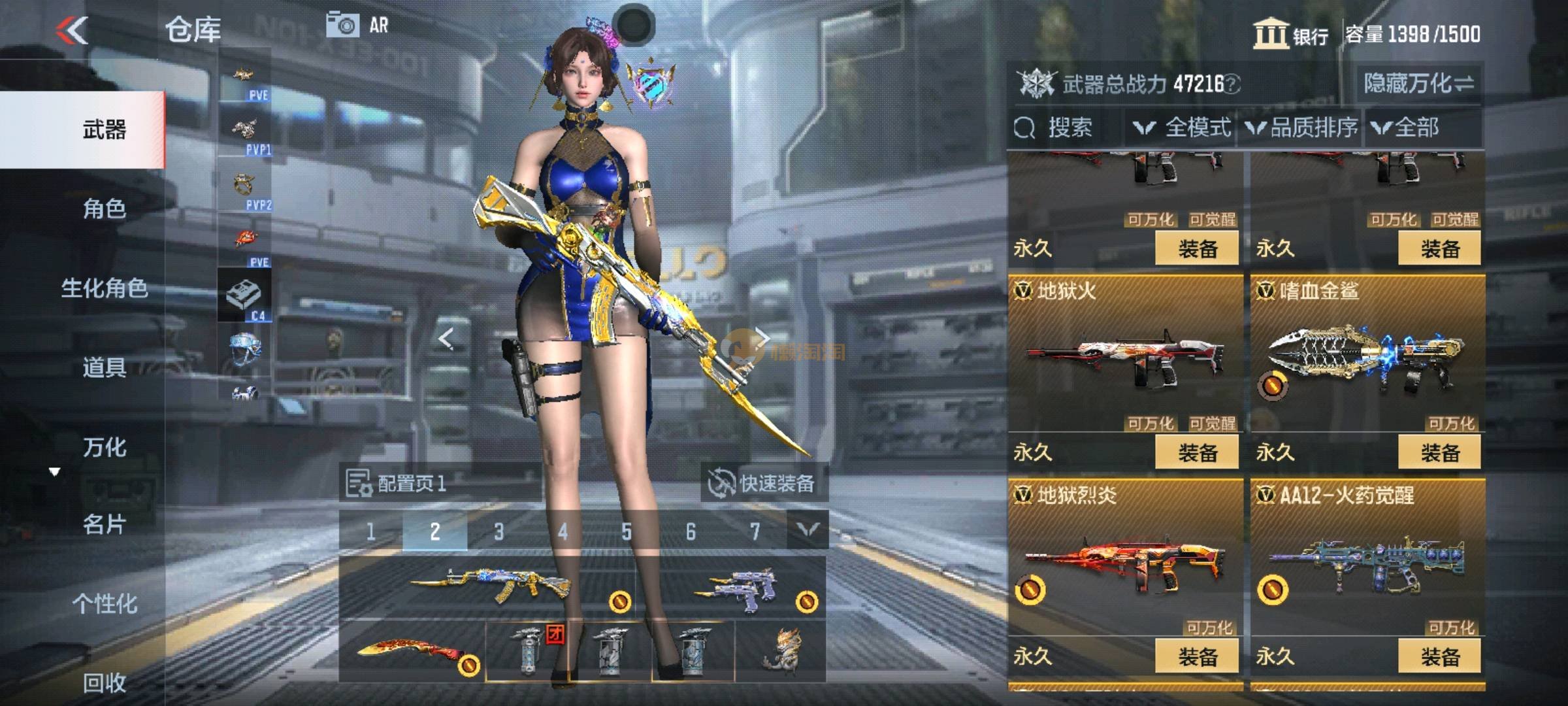Select loadout slot number 3
The height and width of the screenshot is (706, 1568).
tap(498, 531)
